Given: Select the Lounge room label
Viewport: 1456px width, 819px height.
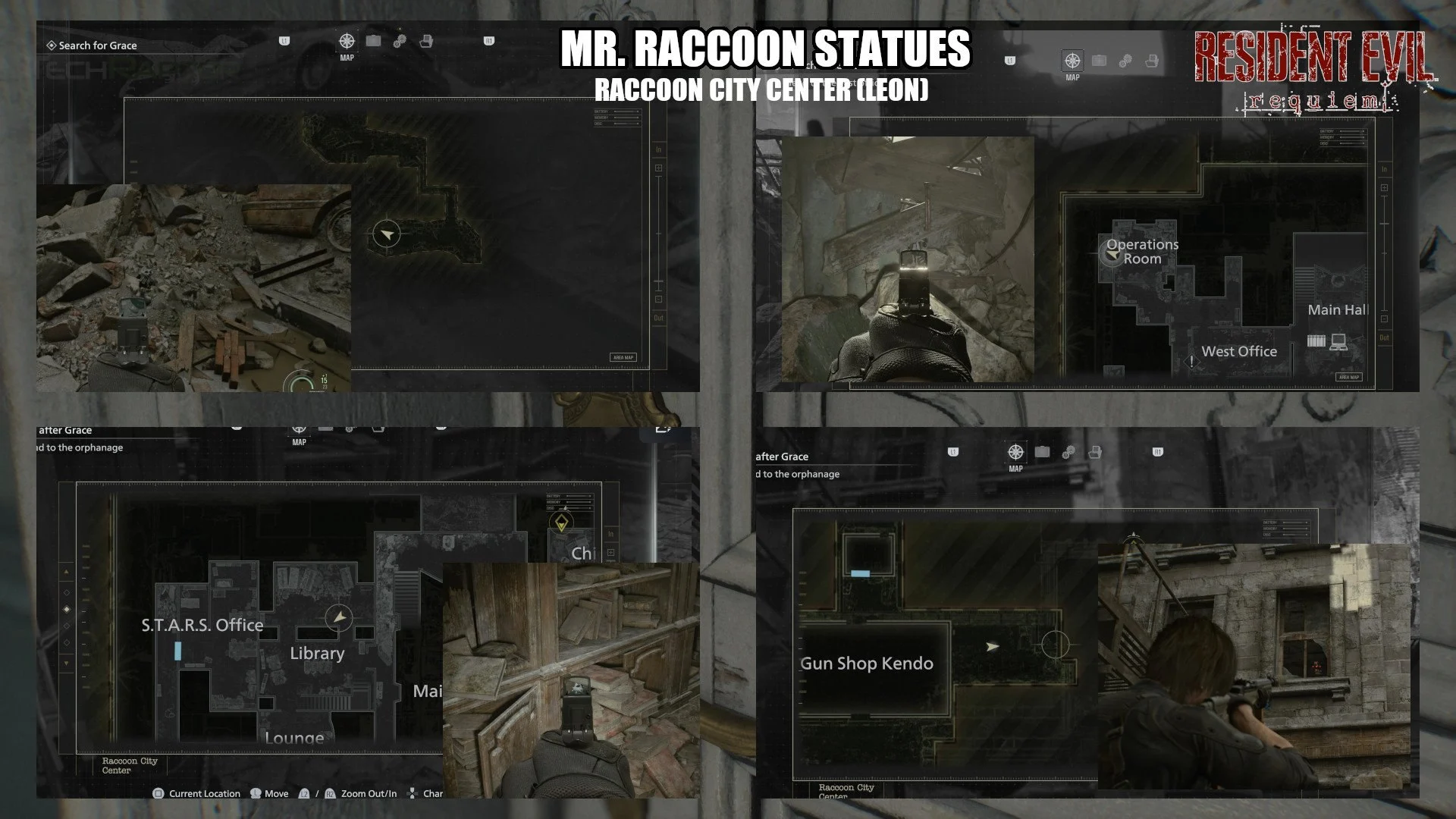Looking at the screenshot, I should point(294,737).
